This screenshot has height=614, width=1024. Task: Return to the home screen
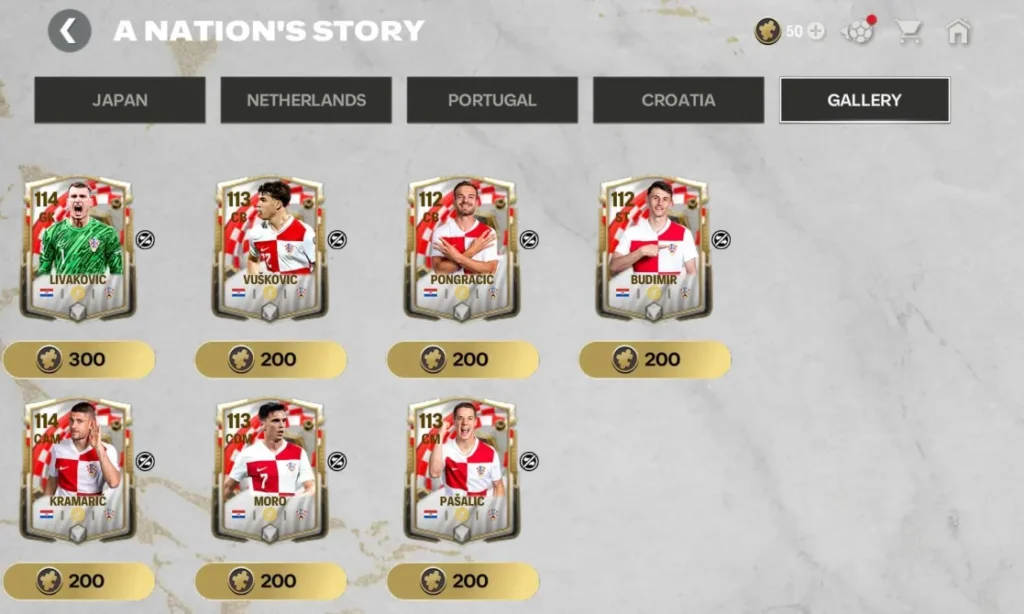958,31
